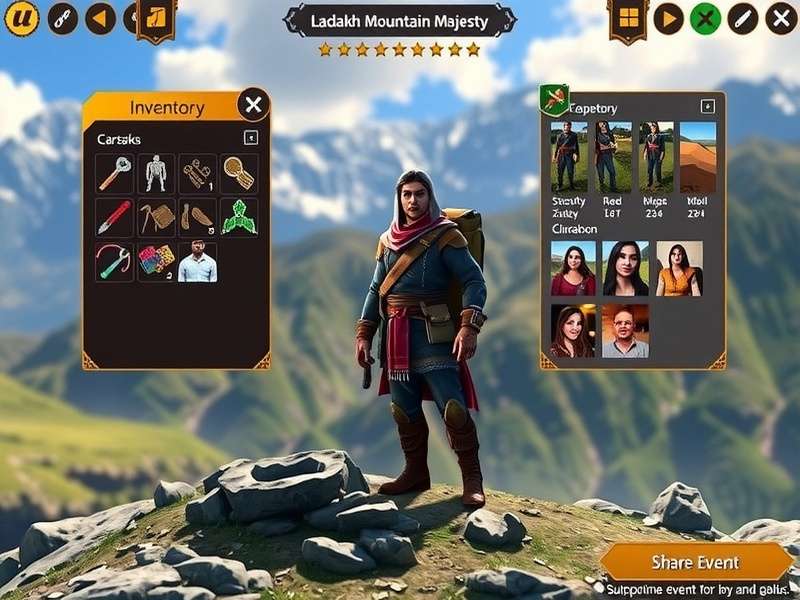Screen dimensions: 800x600
Task: Go back with the orange left arrow
Action: (100, 18)
